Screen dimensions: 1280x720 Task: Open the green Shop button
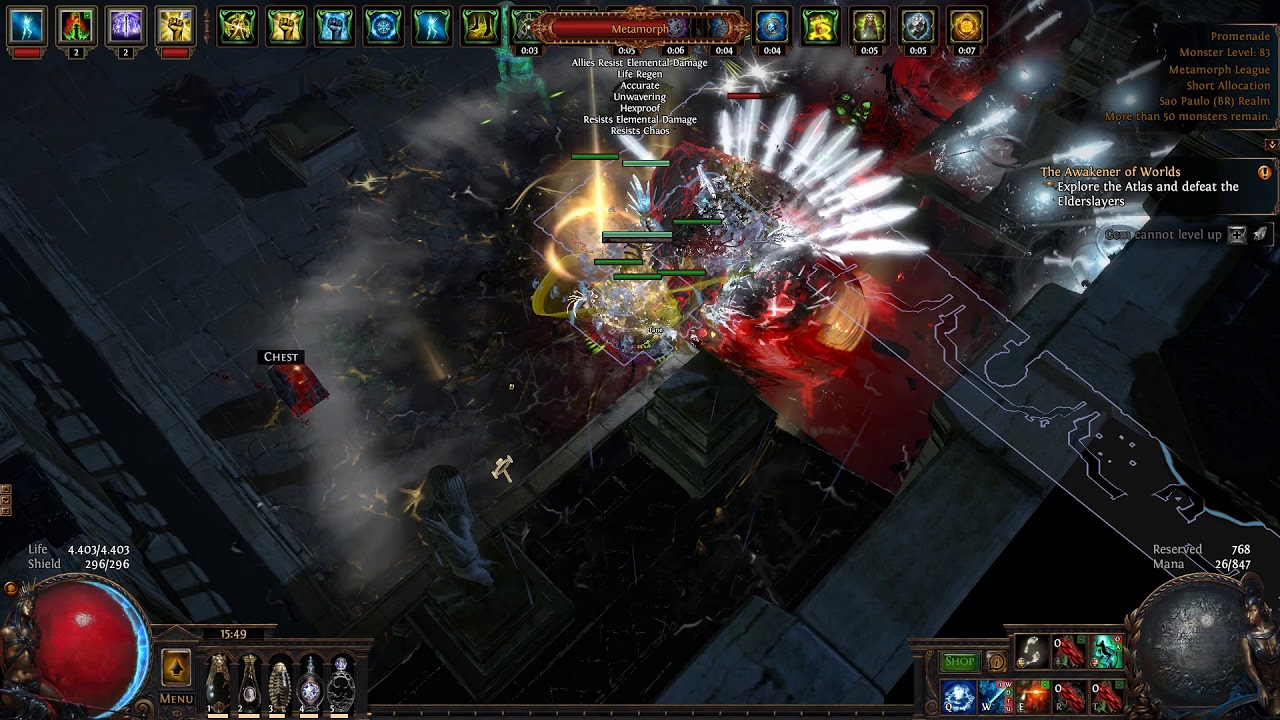959,661
